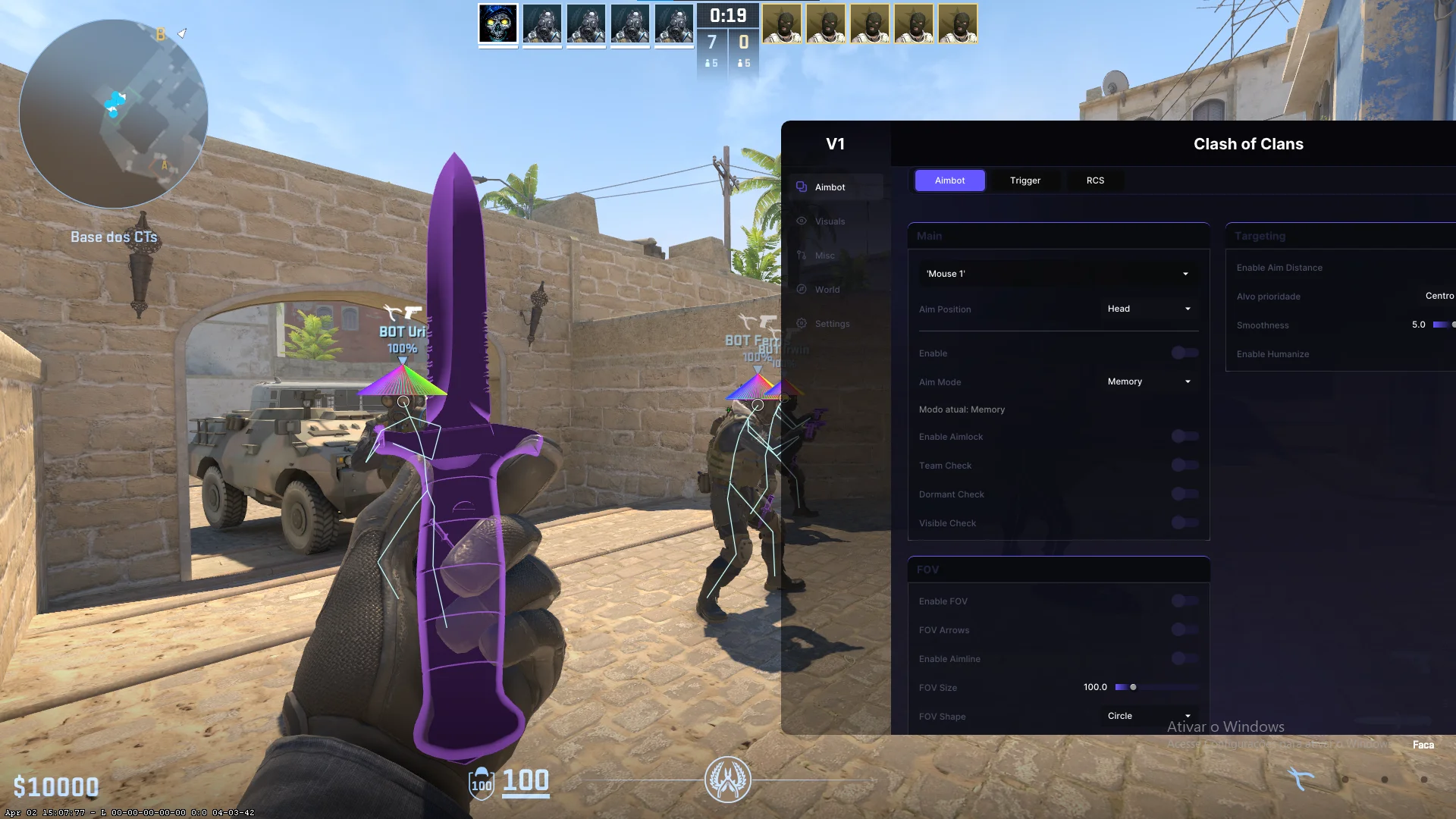Click the CS2 emblem at screen bottom center
The image size is (1456, 819).
point(728,780)
